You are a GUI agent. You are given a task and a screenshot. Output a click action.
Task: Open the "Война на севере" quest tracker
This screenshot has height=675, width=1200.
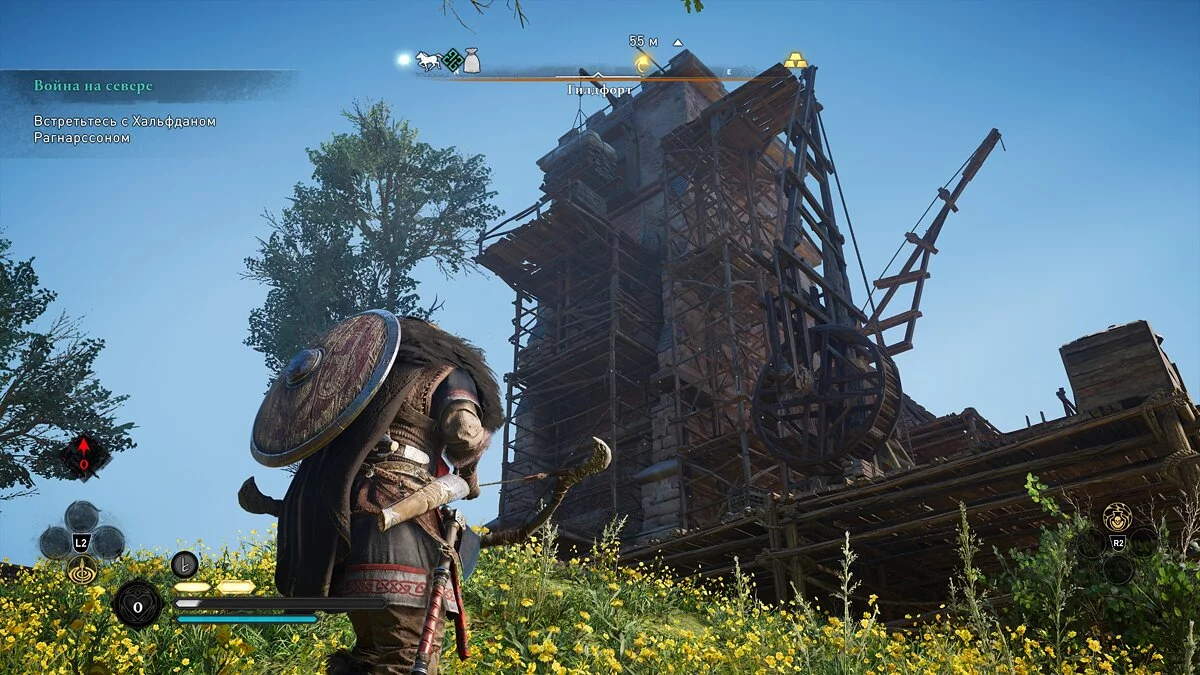[94, 86]
